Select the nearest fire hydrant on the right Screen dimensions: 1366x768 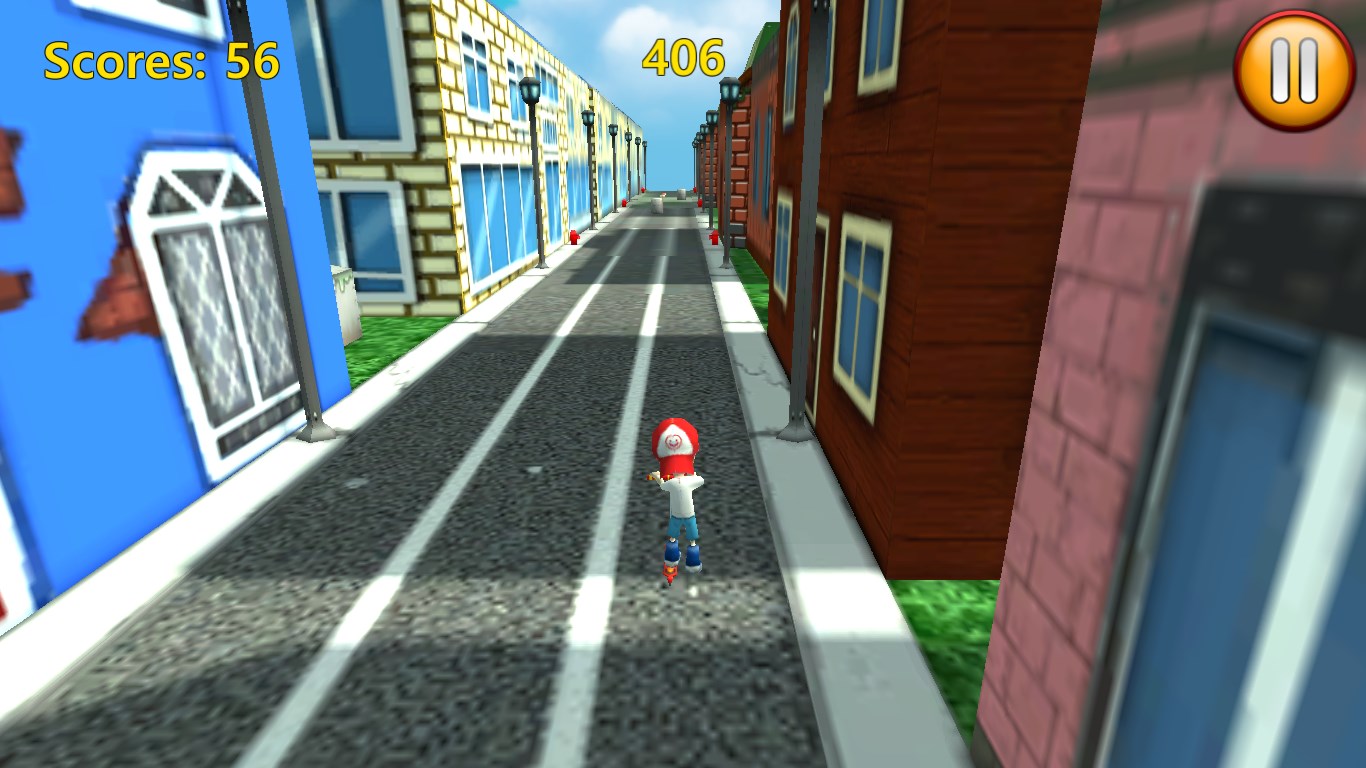[714, 238]
